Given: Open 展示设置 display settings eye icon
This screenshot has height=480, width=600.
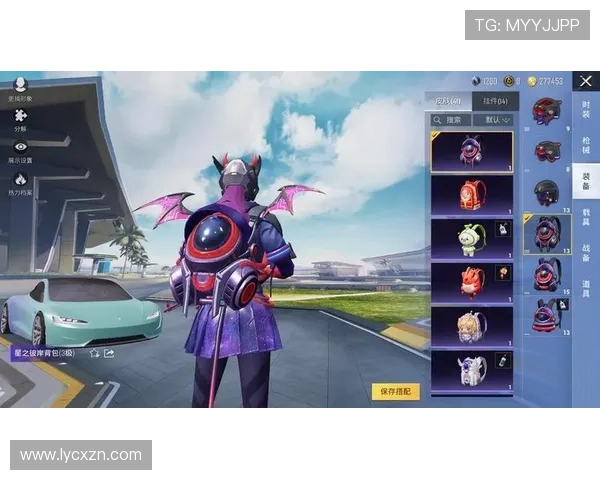Looking at the screenshot, I should pos(20,151).
